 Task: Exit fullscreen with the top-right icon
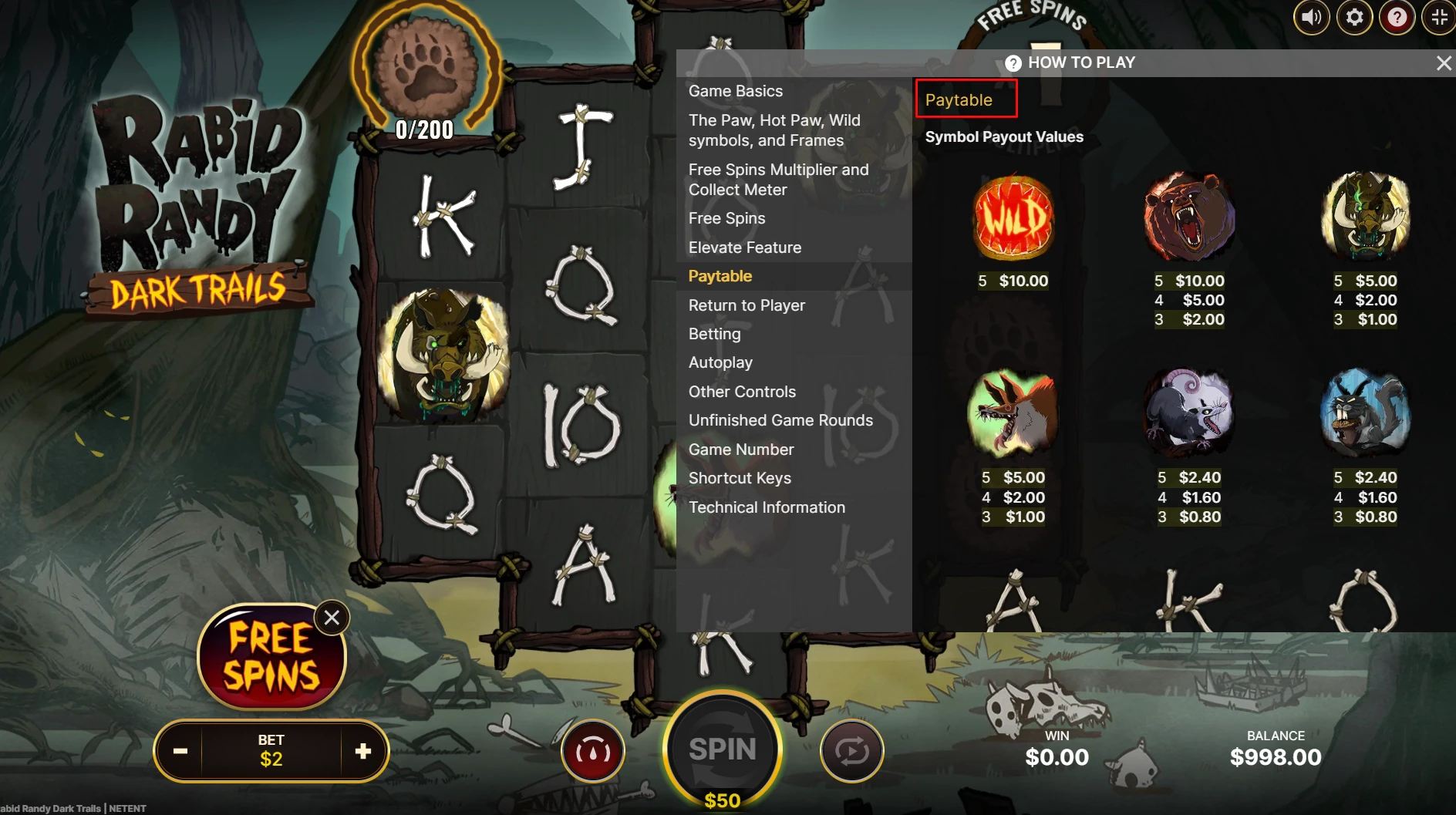[1439, 17]
